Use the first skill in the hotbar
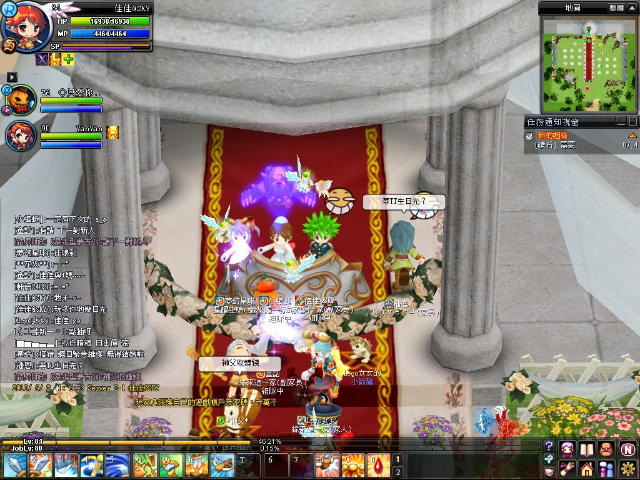 pos(14,465)
